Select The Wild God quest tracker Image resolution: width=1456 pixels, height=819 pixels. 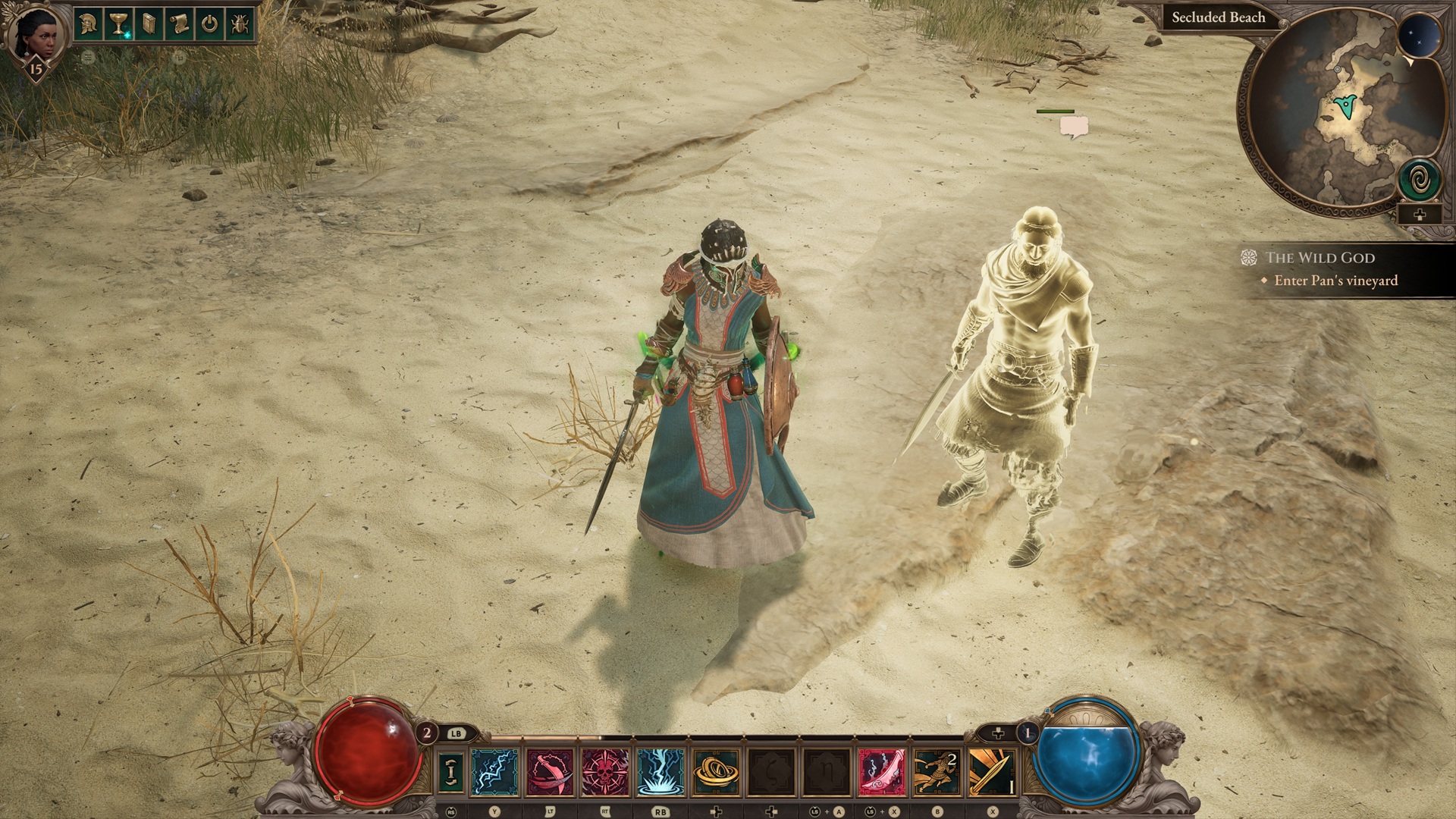1319,258
